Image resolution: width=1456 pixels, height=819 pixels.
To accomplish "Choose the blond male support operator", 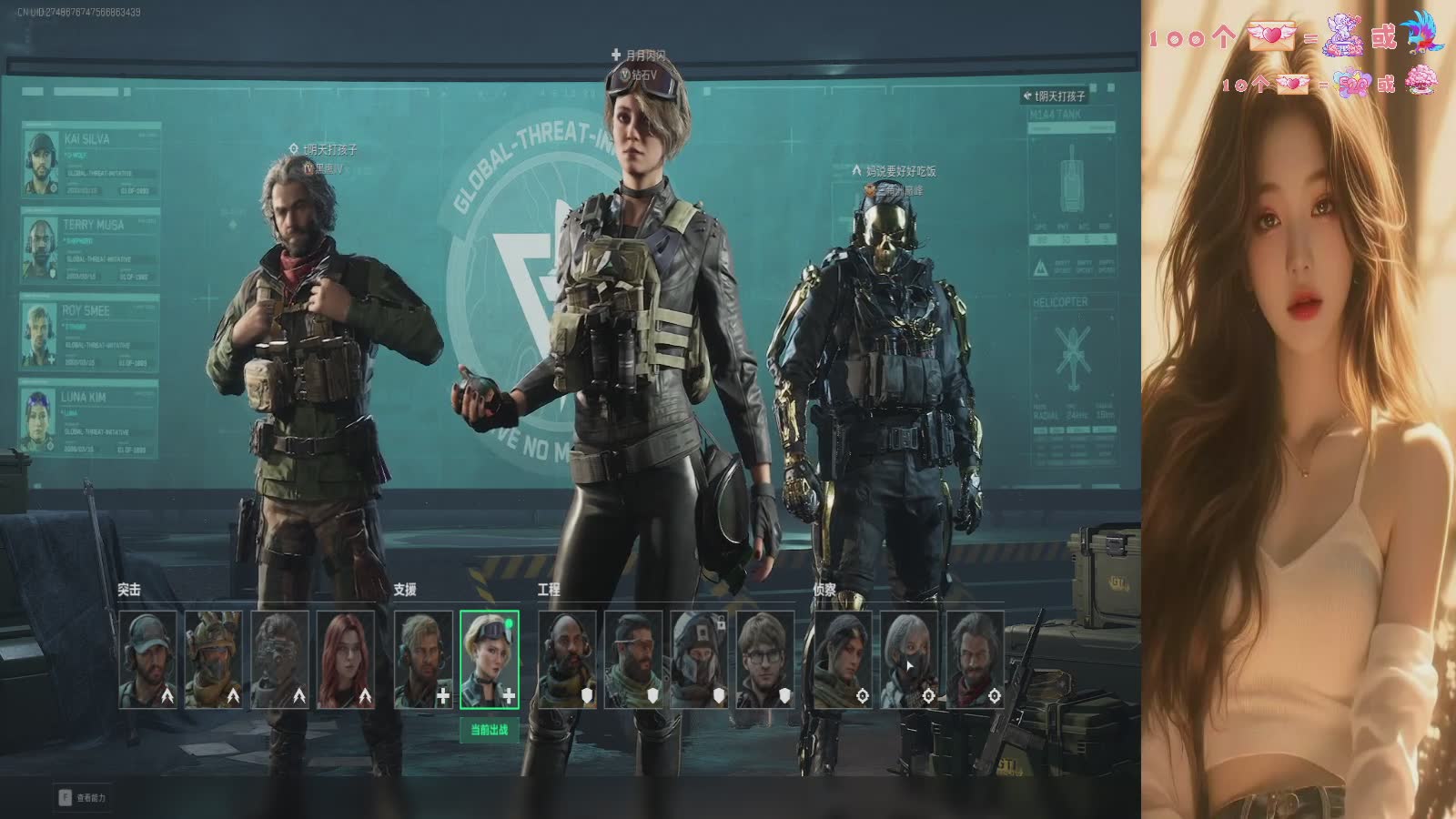I will click(x=423, y=660).
